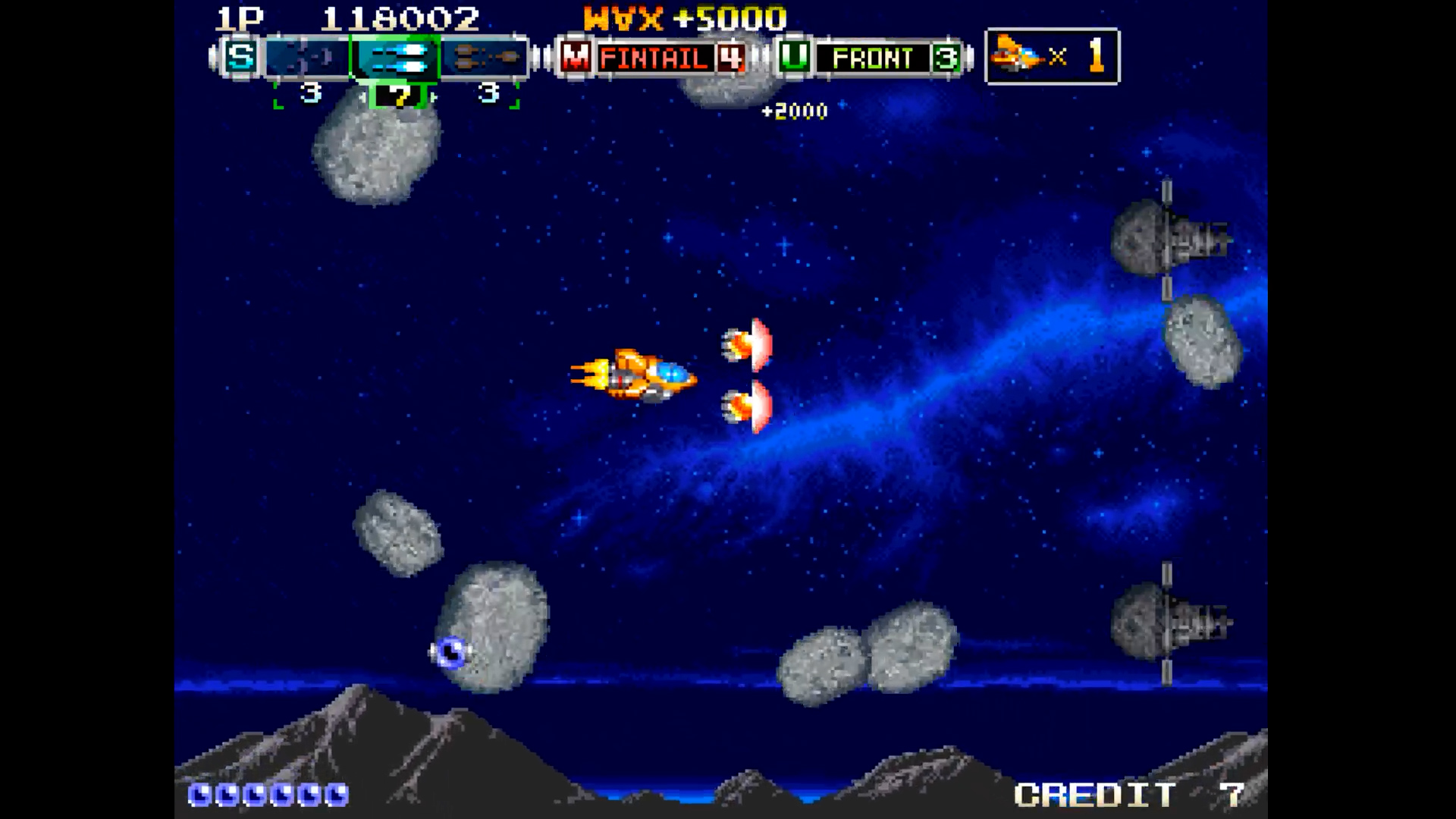1456x819 pixels.
Task: Switch to the brown missile-shaped shot weapon
Action: pos(484,57)
